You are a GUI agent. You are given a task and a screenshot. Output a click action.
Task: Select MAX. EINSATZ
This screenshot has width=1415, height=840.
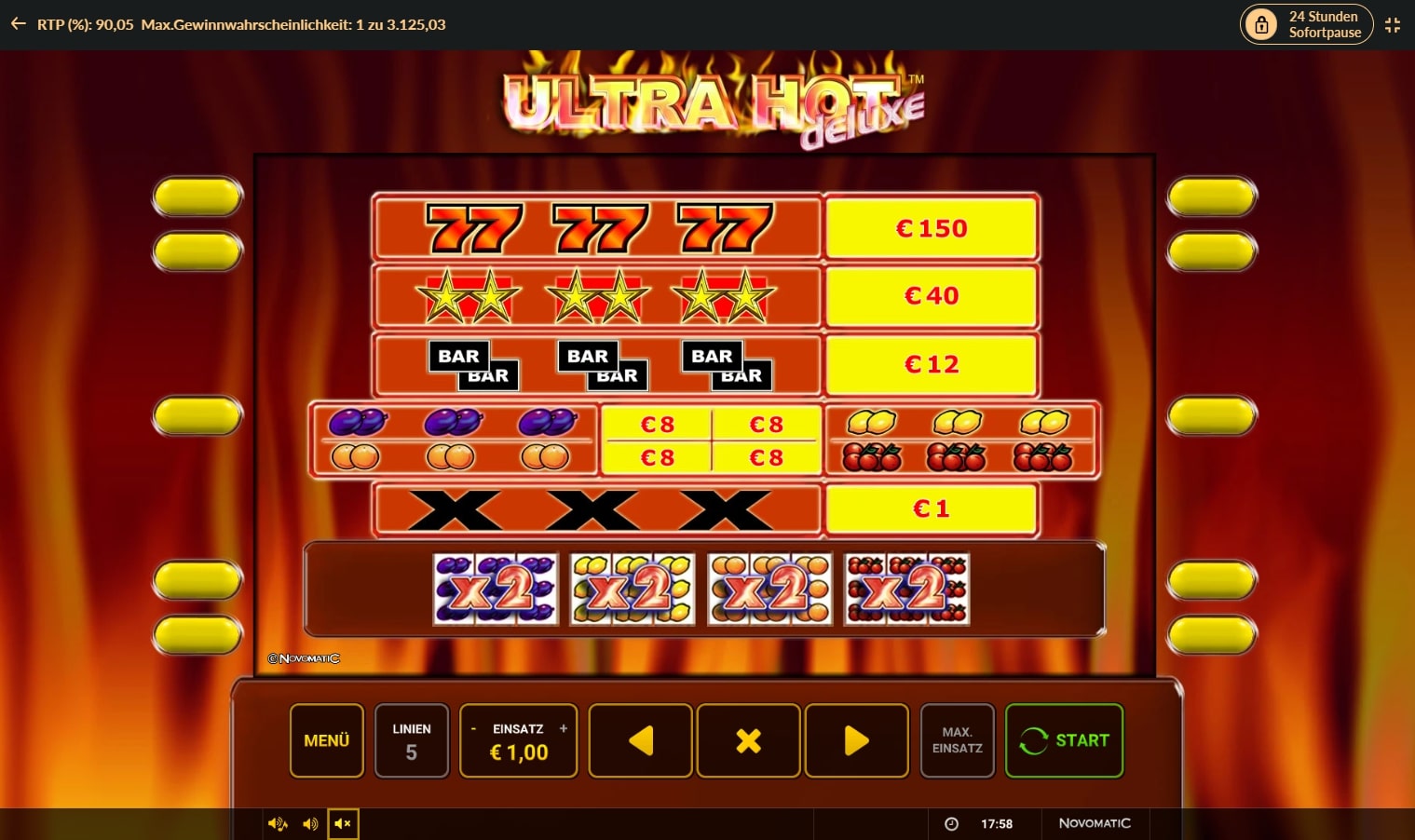[957, 740]
